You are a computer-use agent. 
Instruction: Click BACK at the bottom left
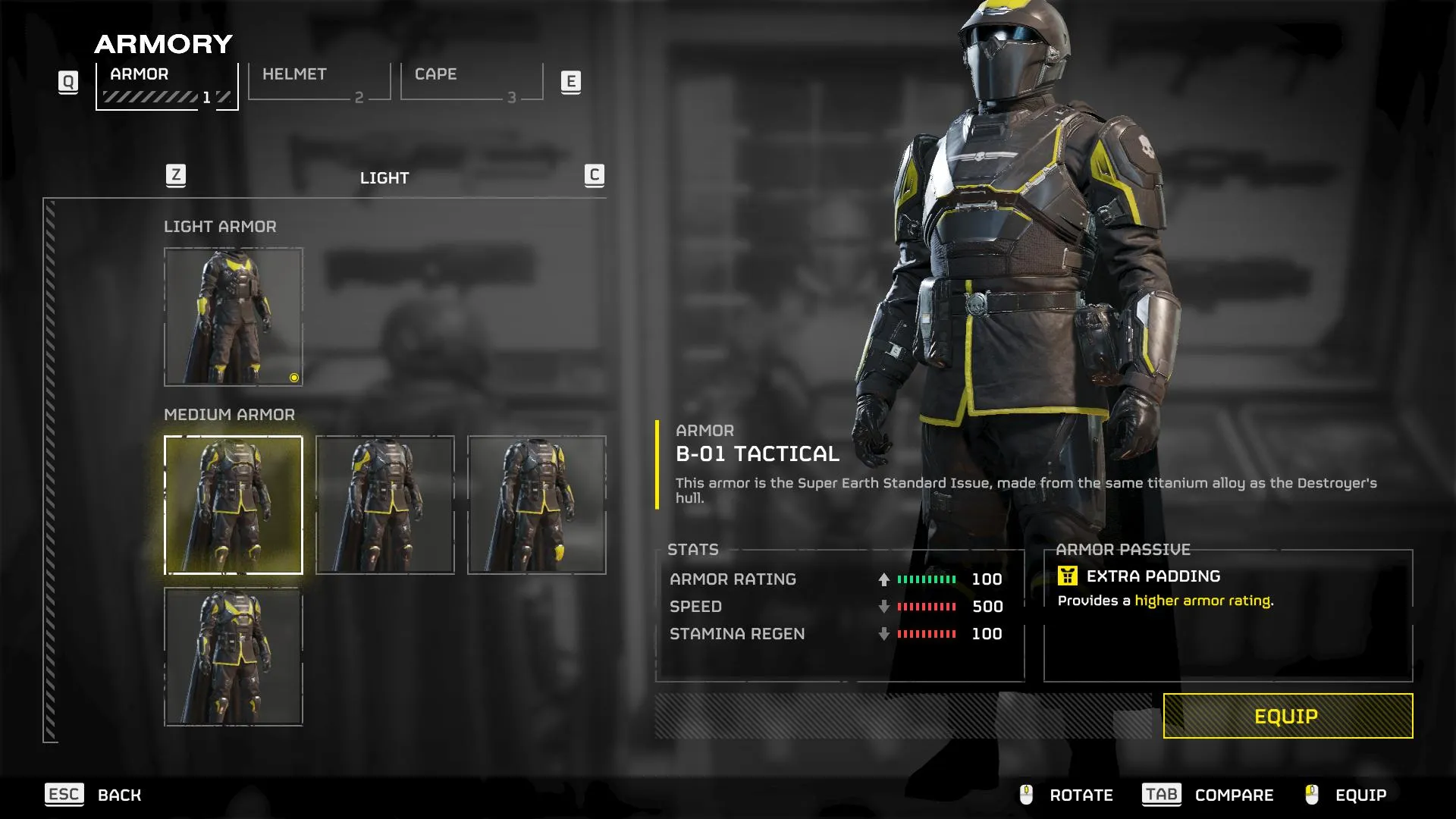click(x=118, y=795)
